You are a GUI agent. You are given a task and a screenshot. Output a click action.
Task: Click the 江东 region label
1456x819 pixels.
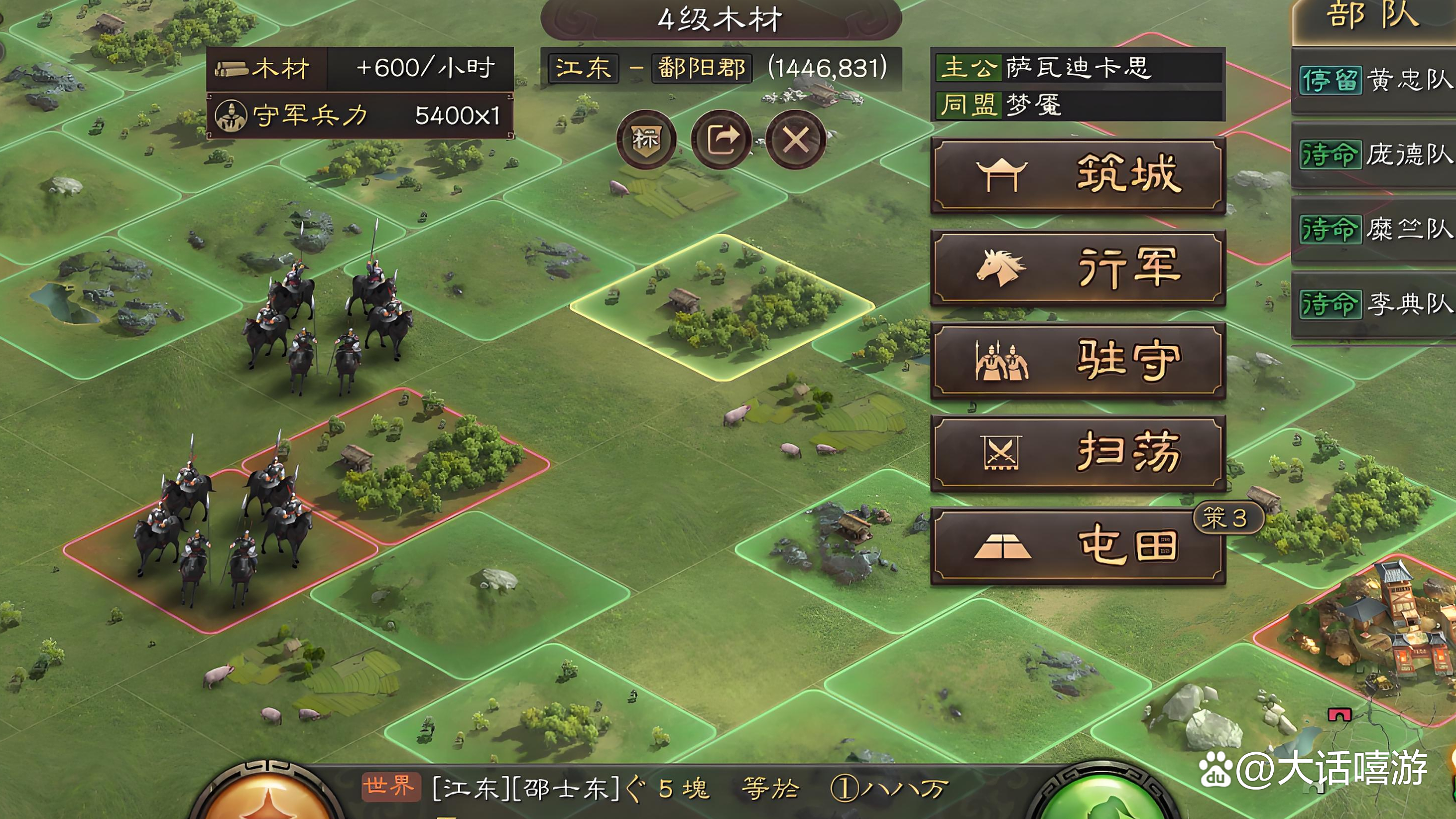pyautogui.click(x=583, y=68)
